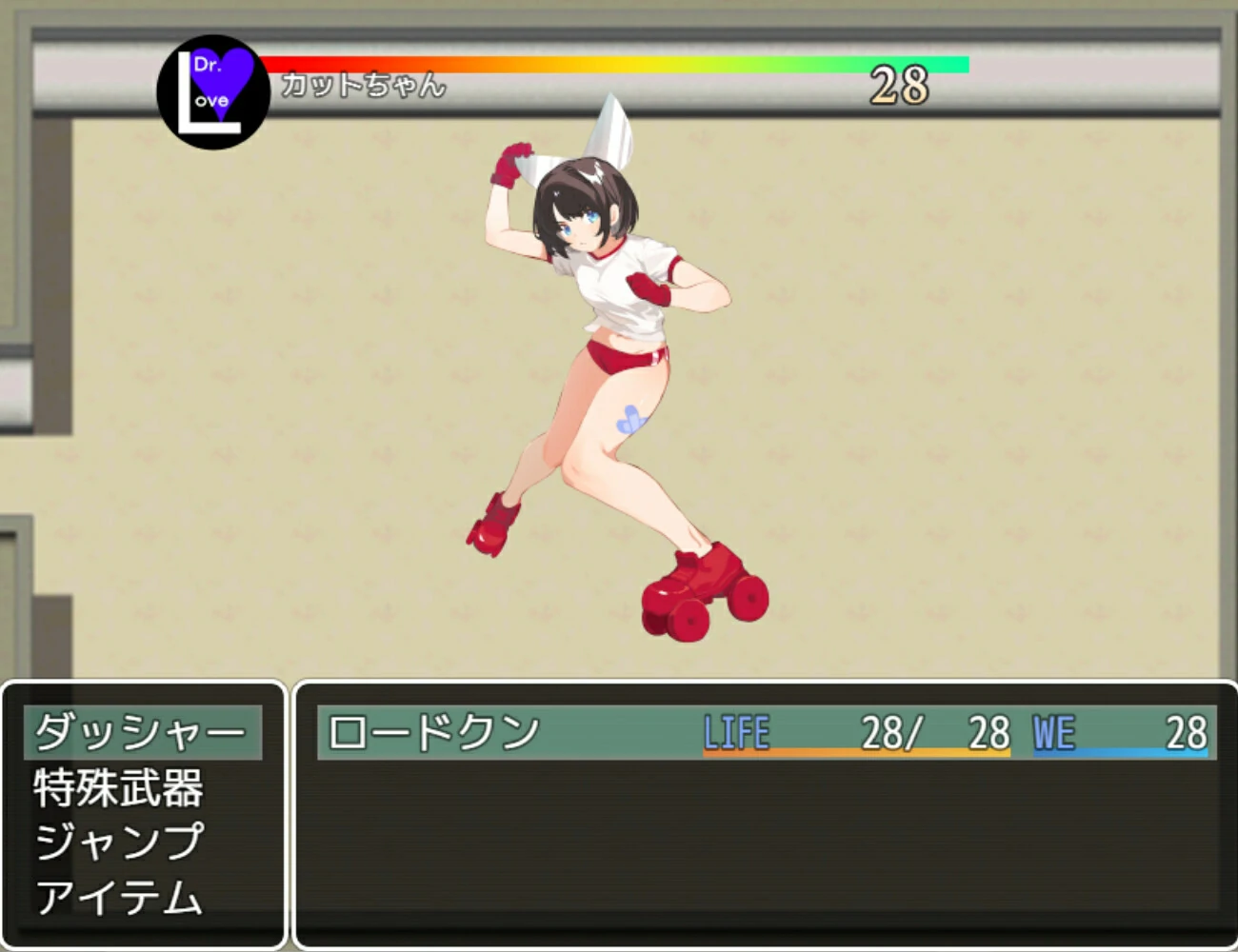Click the red boot on the character's left foot
Image resolution: width=1238 pixels, height=952 pixels.
pos(490,524)
